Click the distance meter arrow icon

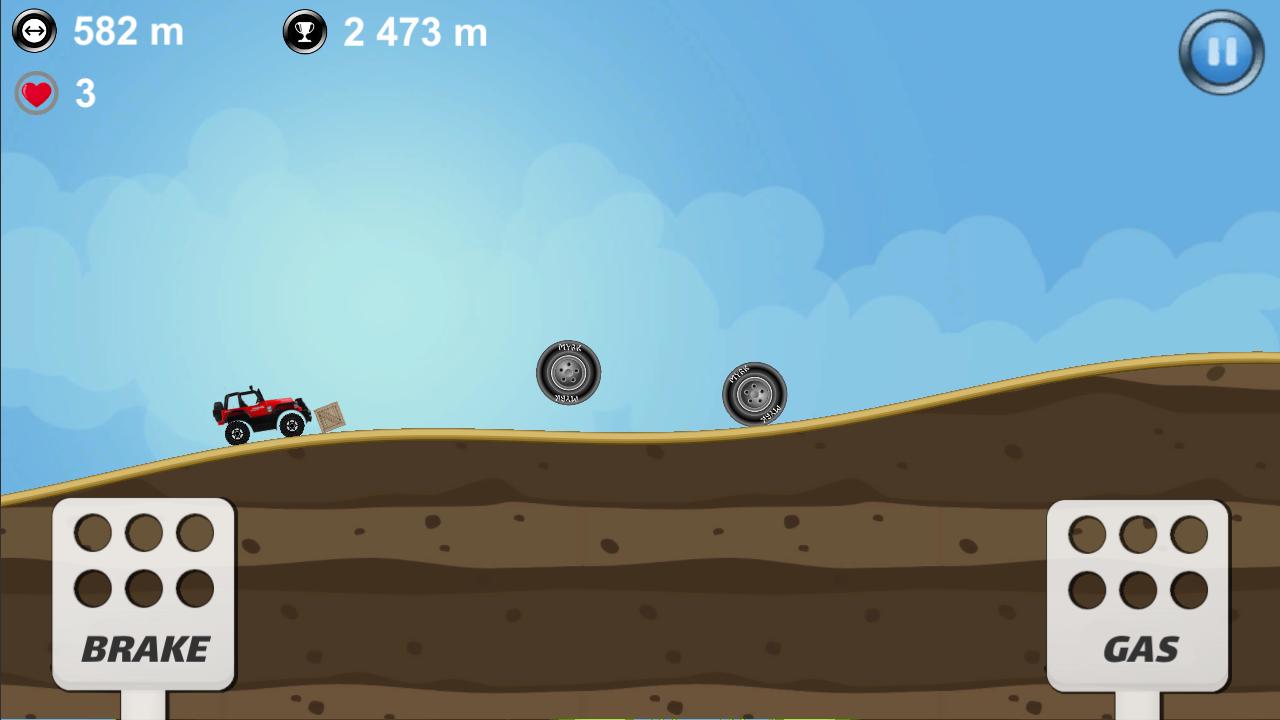(x=33, y=31)
